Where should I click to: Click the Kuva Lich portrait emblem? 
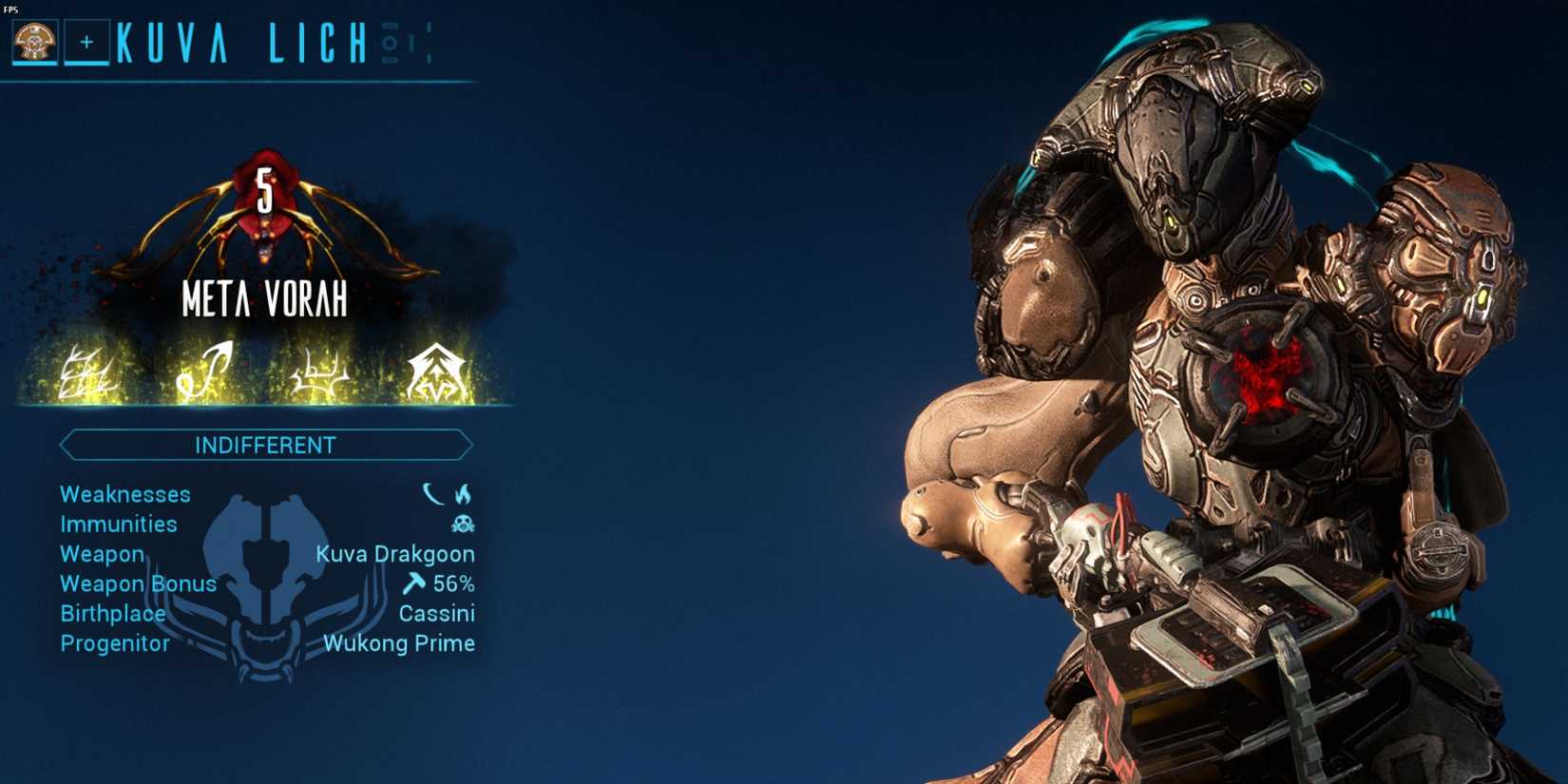pos(35,41)
